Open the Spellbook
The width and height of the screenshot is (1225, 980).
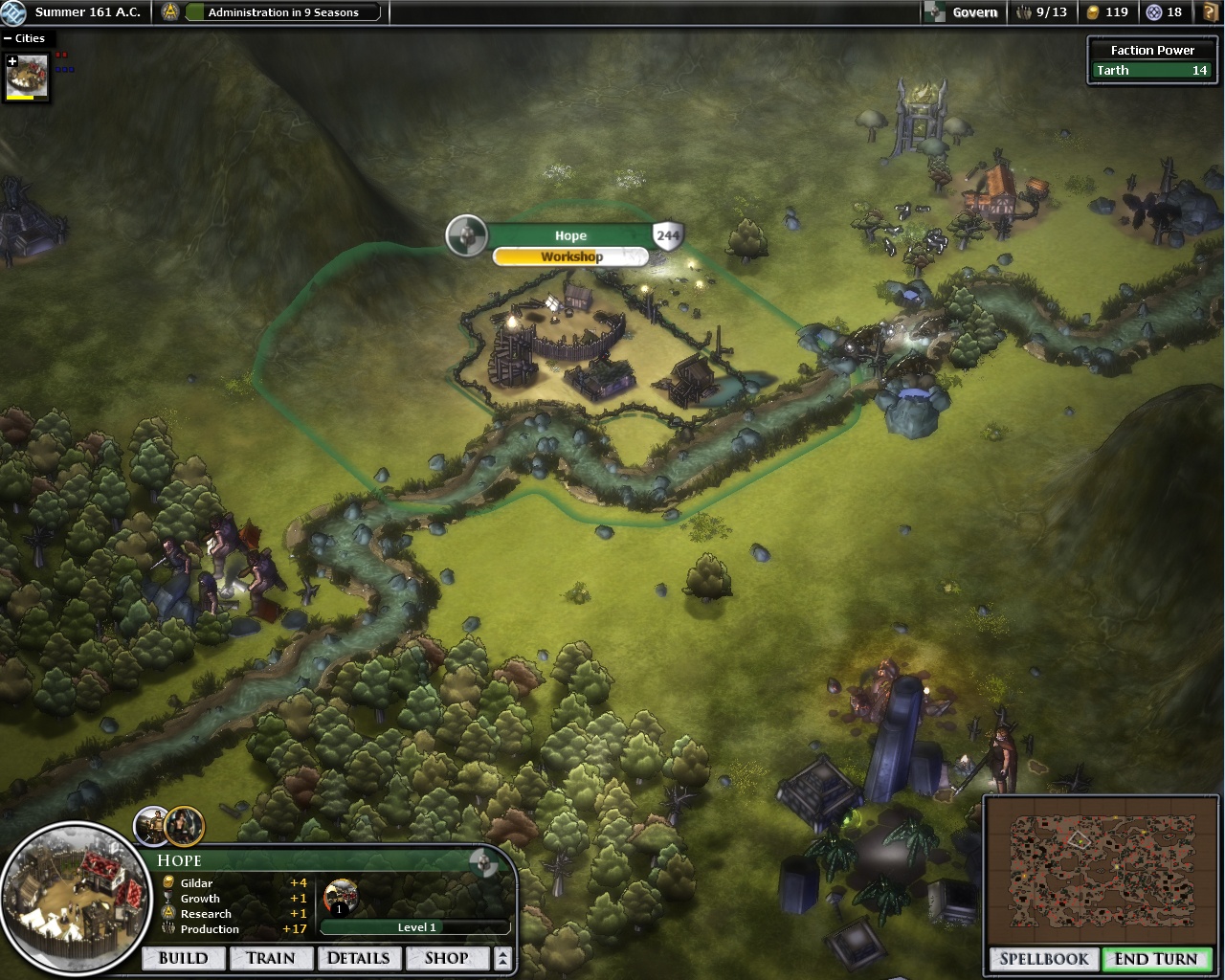1044,959
